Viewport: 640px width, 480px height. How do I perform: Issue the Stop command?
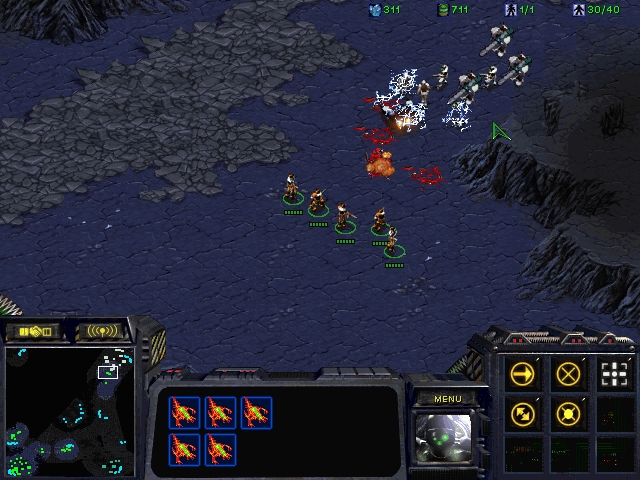[x=568, y=375]
